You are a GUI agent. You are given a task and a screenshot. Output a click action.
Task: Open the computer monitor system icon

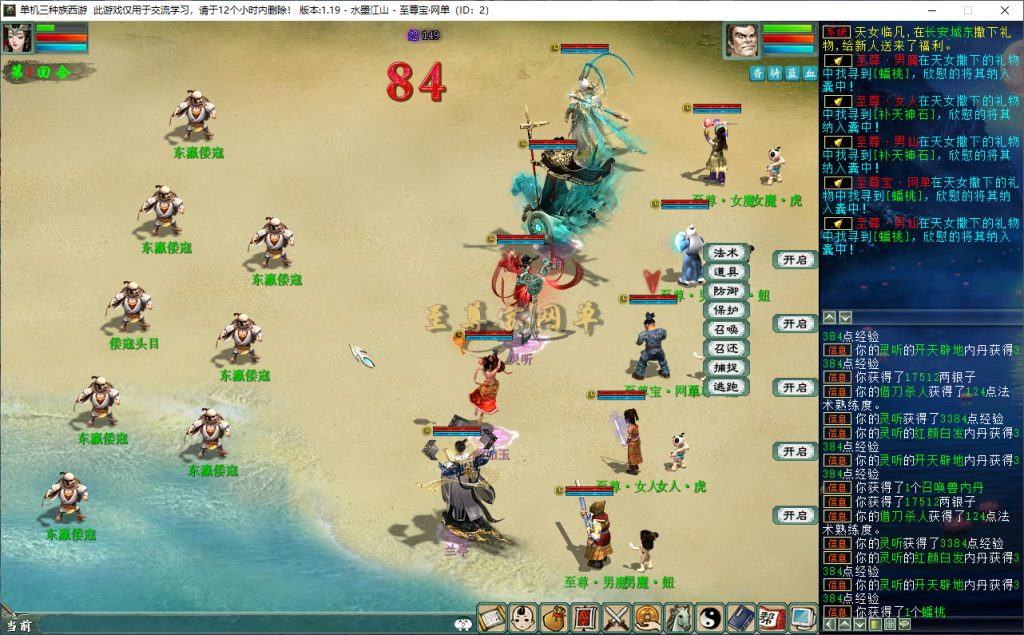click(x=803, y=618)
